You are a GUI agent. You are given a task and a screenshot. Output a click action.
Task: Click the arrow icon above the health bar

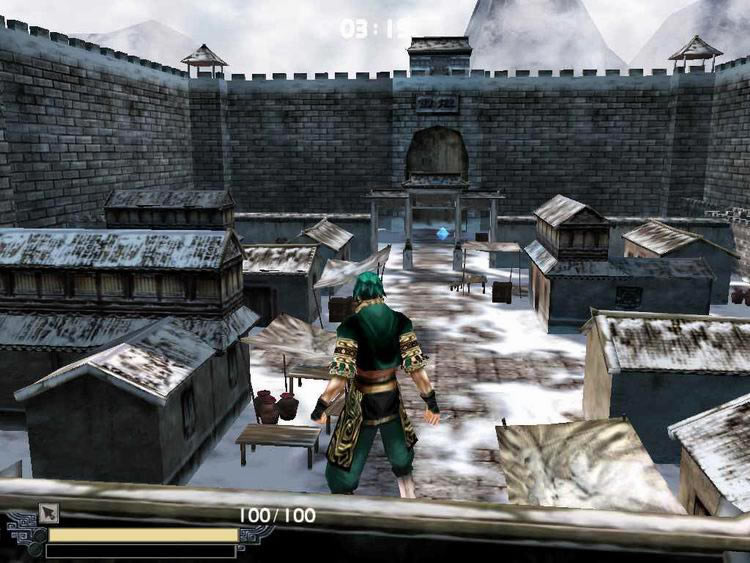click(48, 513)
